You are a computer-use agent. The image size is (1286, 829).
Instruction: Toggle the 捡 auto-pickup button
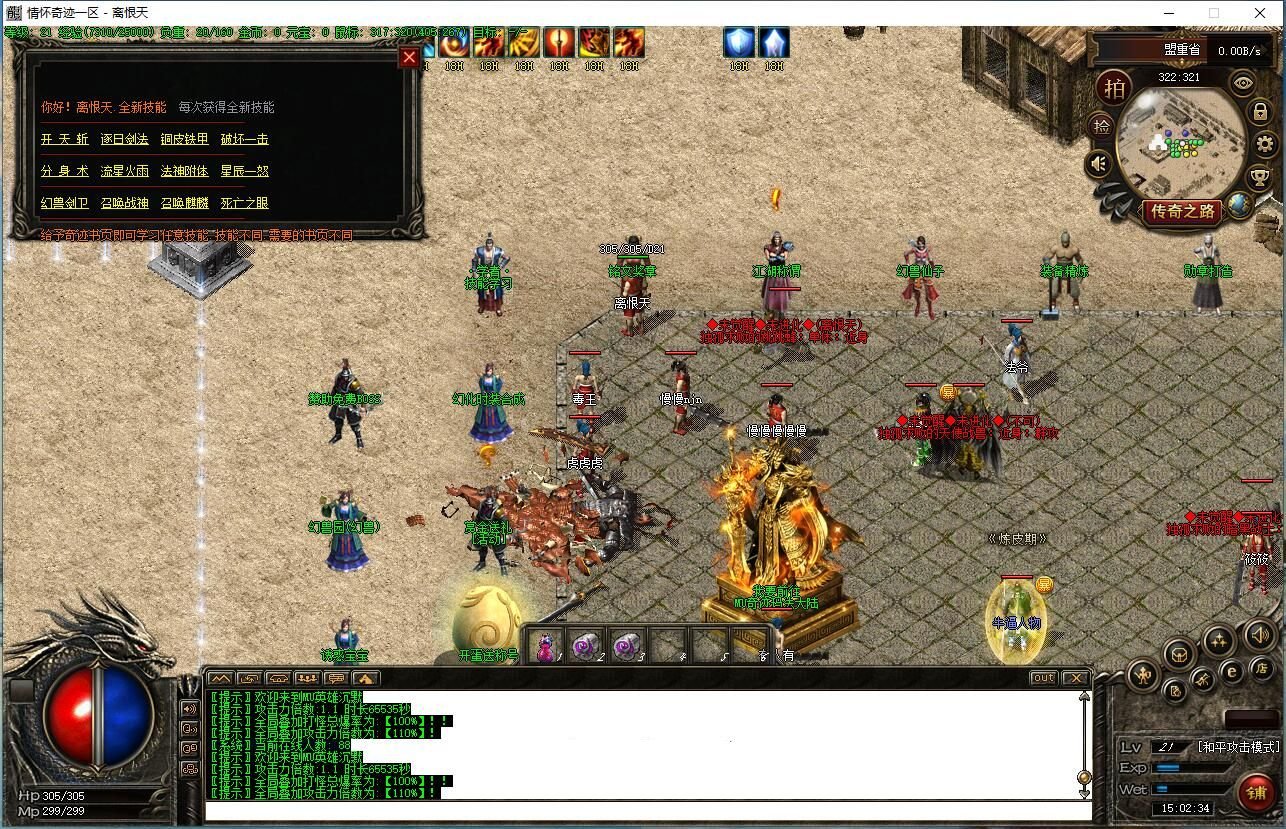1101,126
